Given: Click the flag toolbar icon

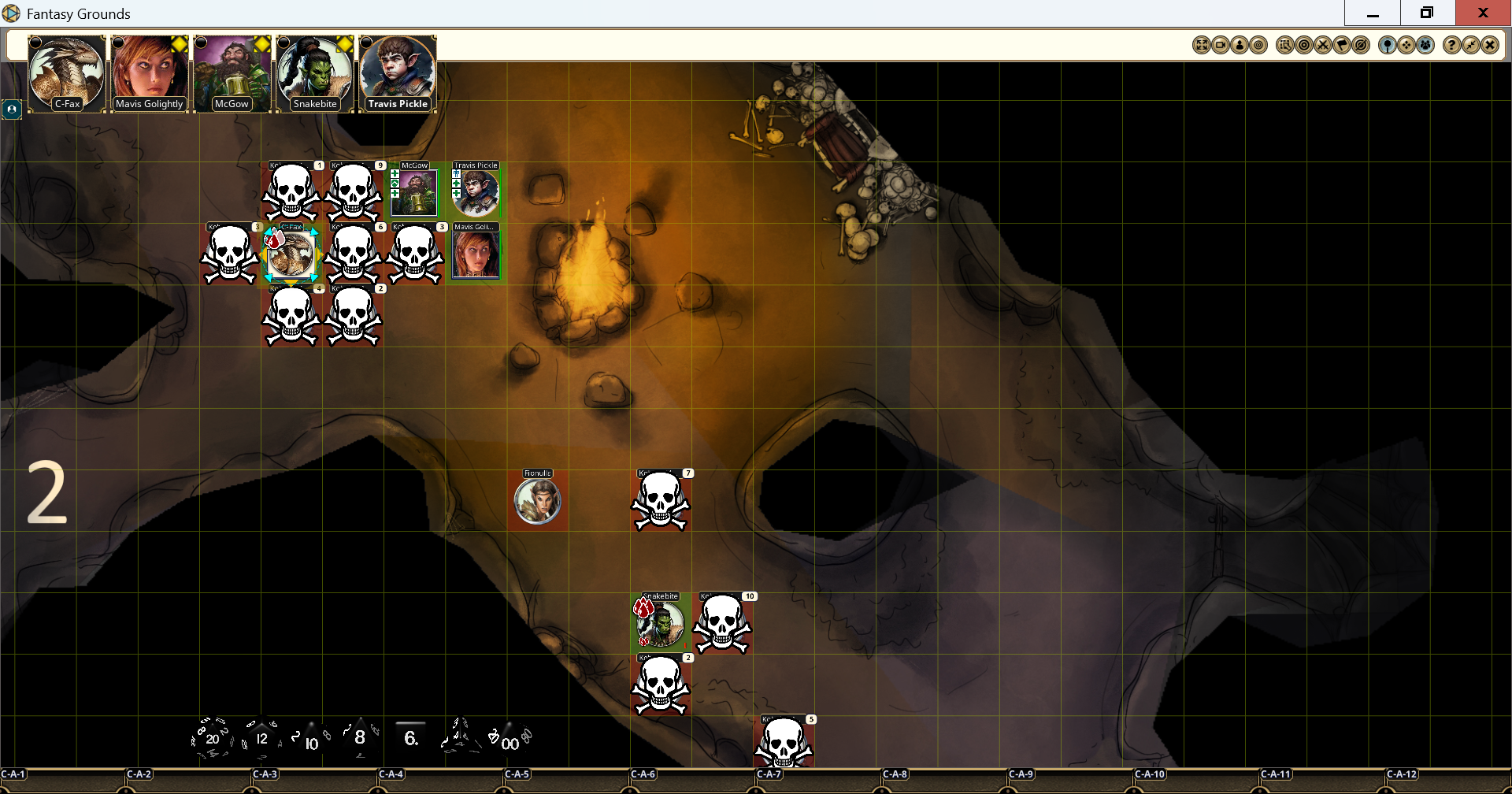Looking at the screenshot, I should click(x=1342, y=46).
